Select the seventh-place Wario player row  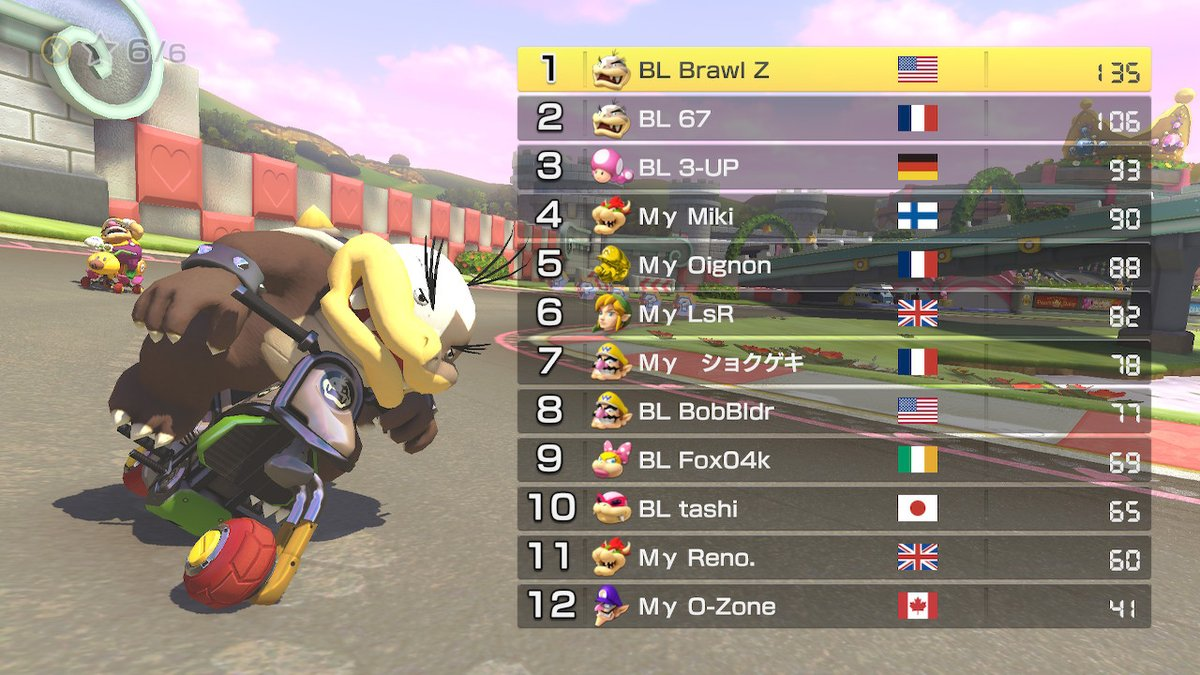coord(833,362)
